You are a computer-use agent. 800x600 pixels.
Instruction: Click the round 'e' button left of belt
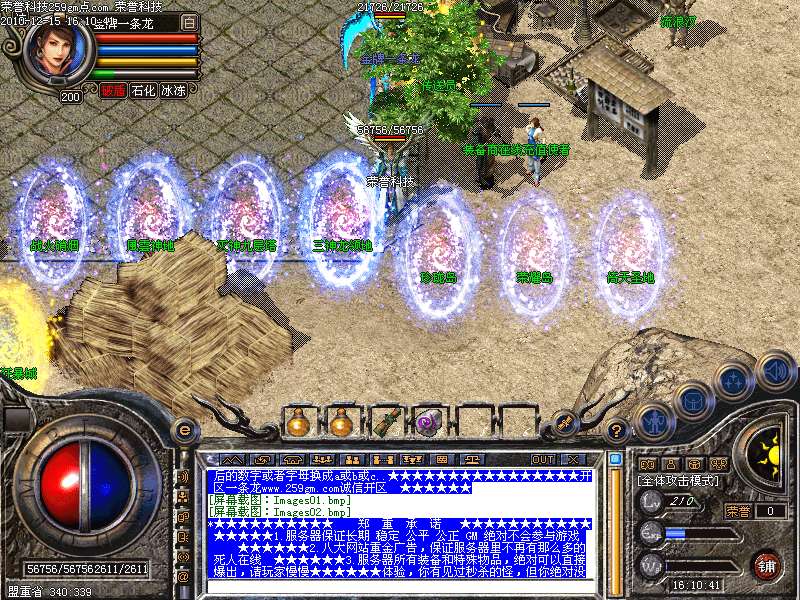click(184, 430)
